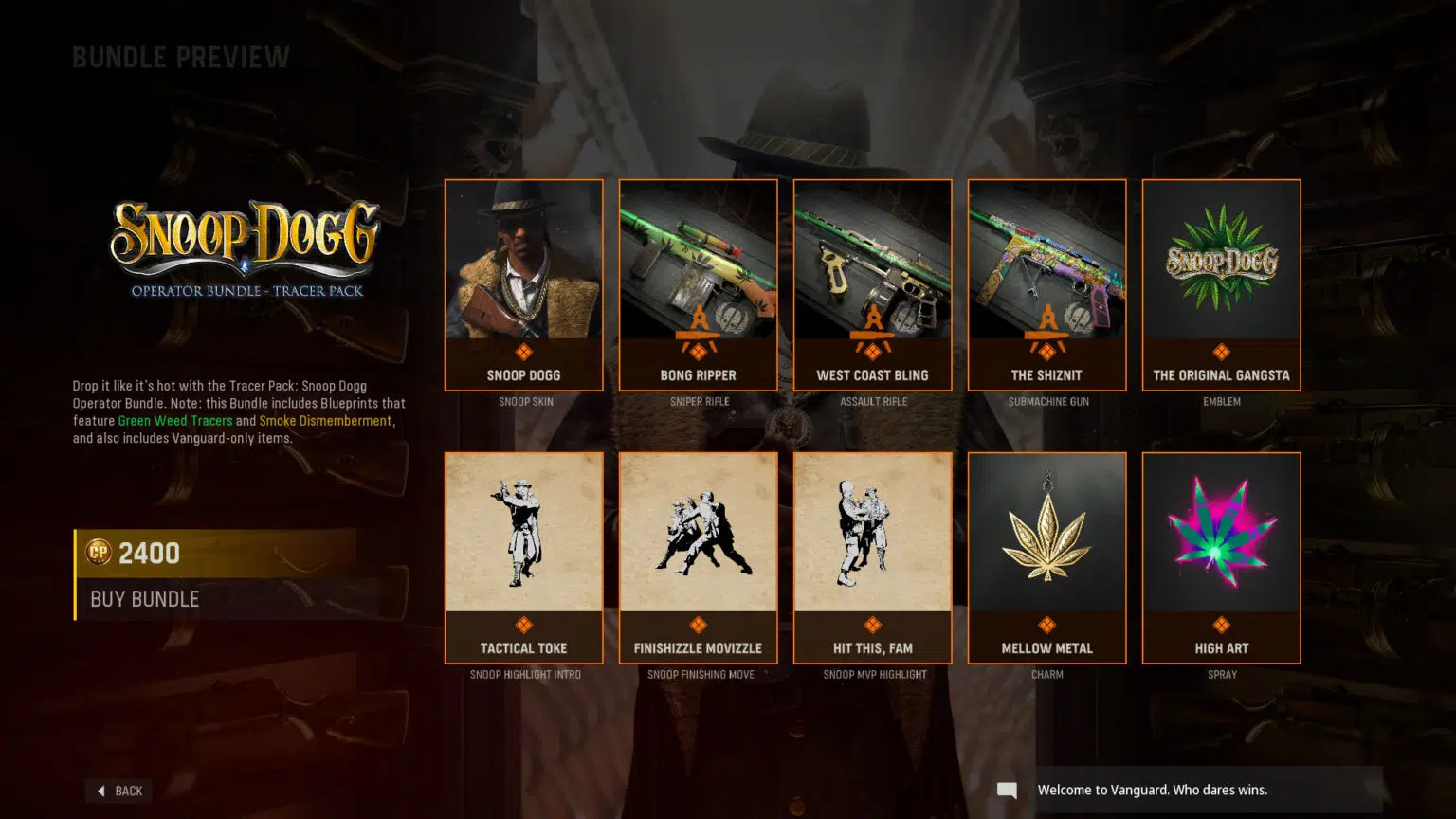Open the Hit This, Fam MVP highlight
This screenshot has width=1456, height=819.
coord(872,557)
